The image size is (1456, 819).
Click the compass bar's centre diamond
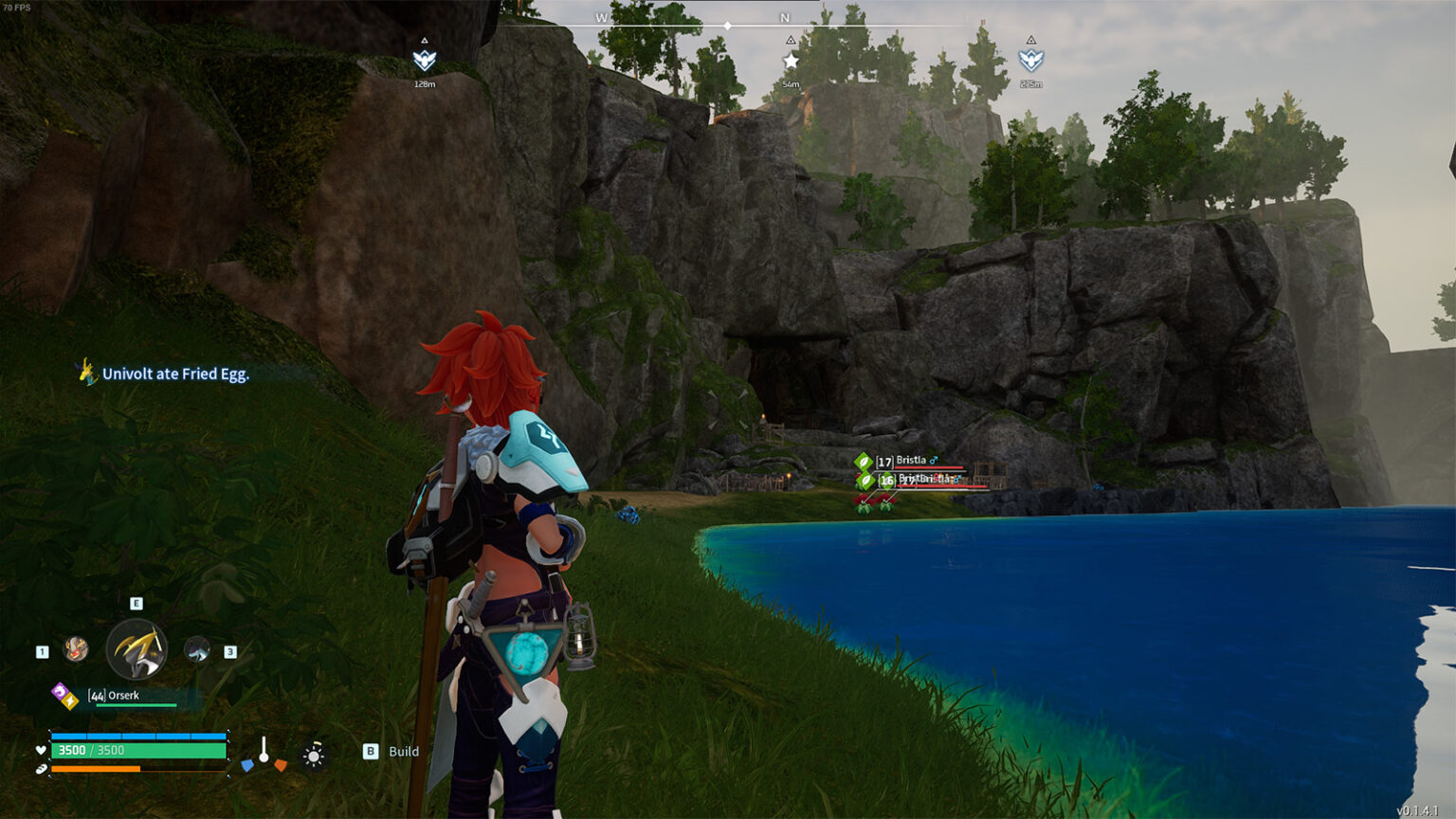click(727, 26)
